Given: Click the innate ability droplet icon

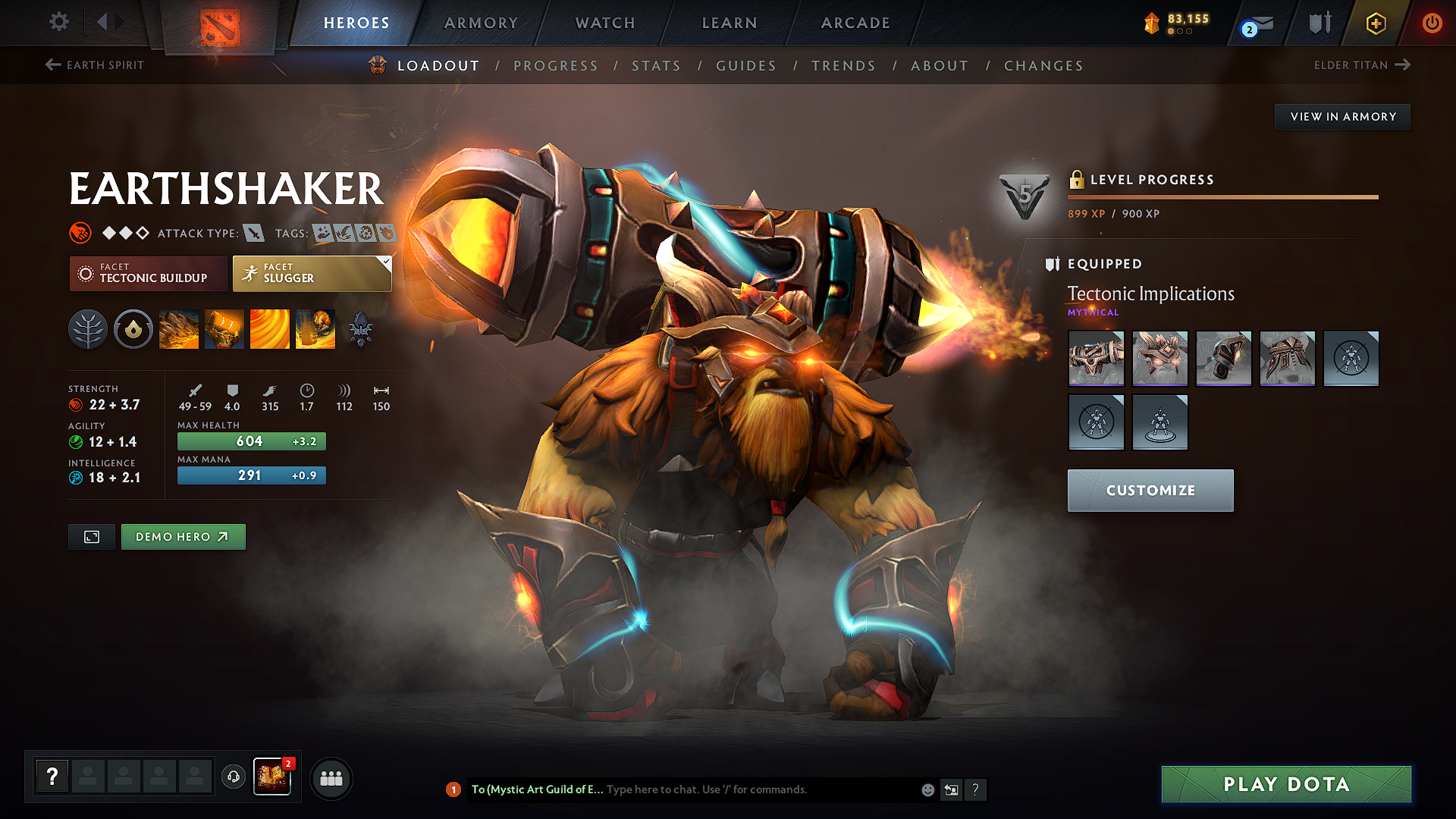Looking at the screenshot, I should pos(133,329).
